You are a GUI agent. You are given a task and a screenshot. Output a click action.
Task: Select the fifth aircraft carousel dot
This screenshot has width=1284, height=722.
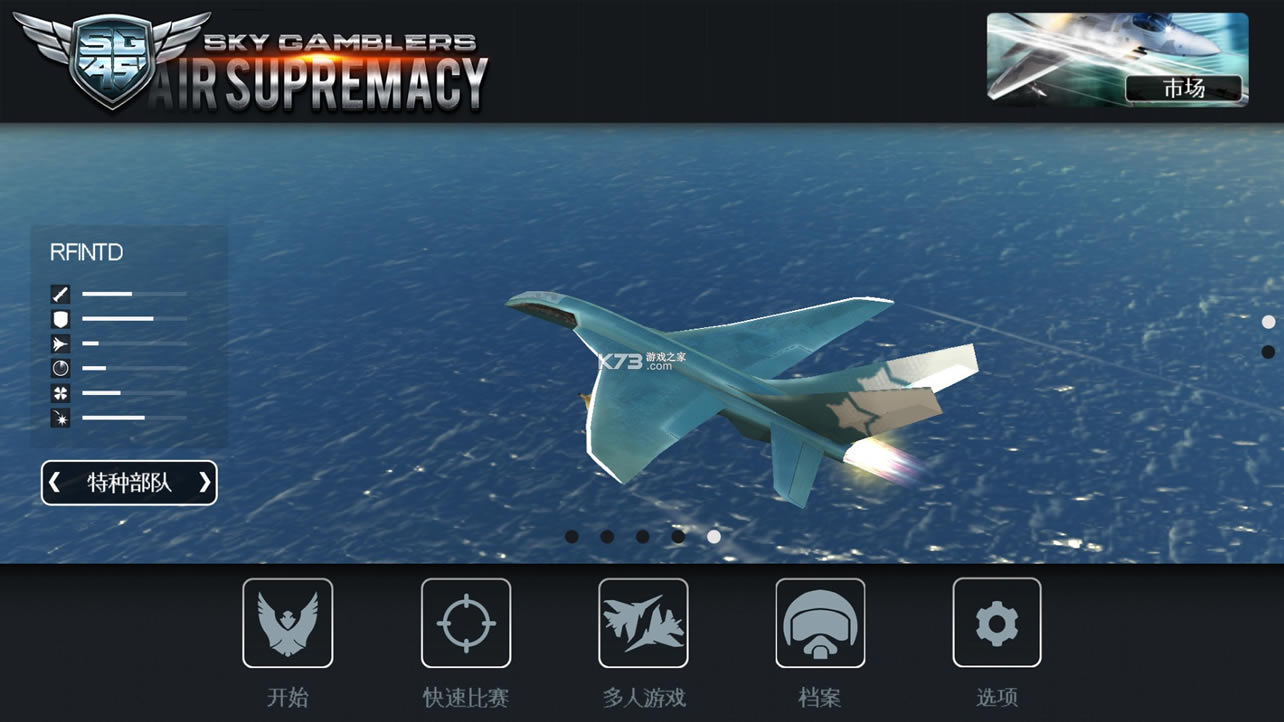(713, 536)
